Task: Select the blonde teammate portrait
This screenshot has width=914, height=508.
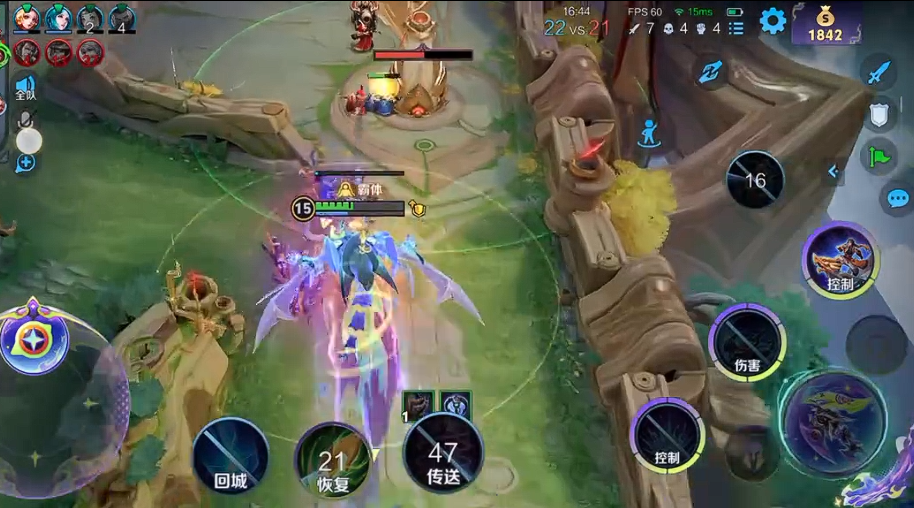Action: pyautogui.click(x=27, y=17)
